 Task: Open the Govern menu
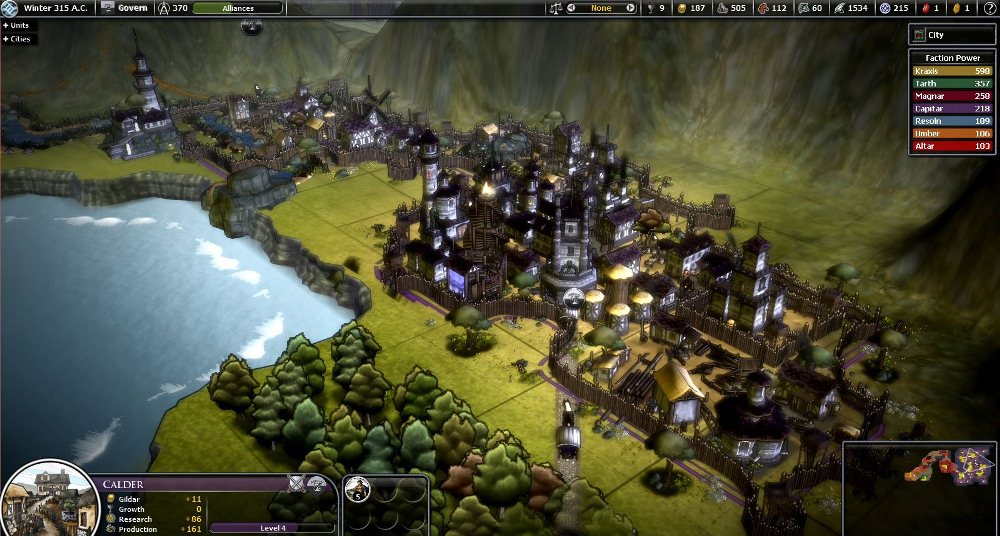coord(125,8)
